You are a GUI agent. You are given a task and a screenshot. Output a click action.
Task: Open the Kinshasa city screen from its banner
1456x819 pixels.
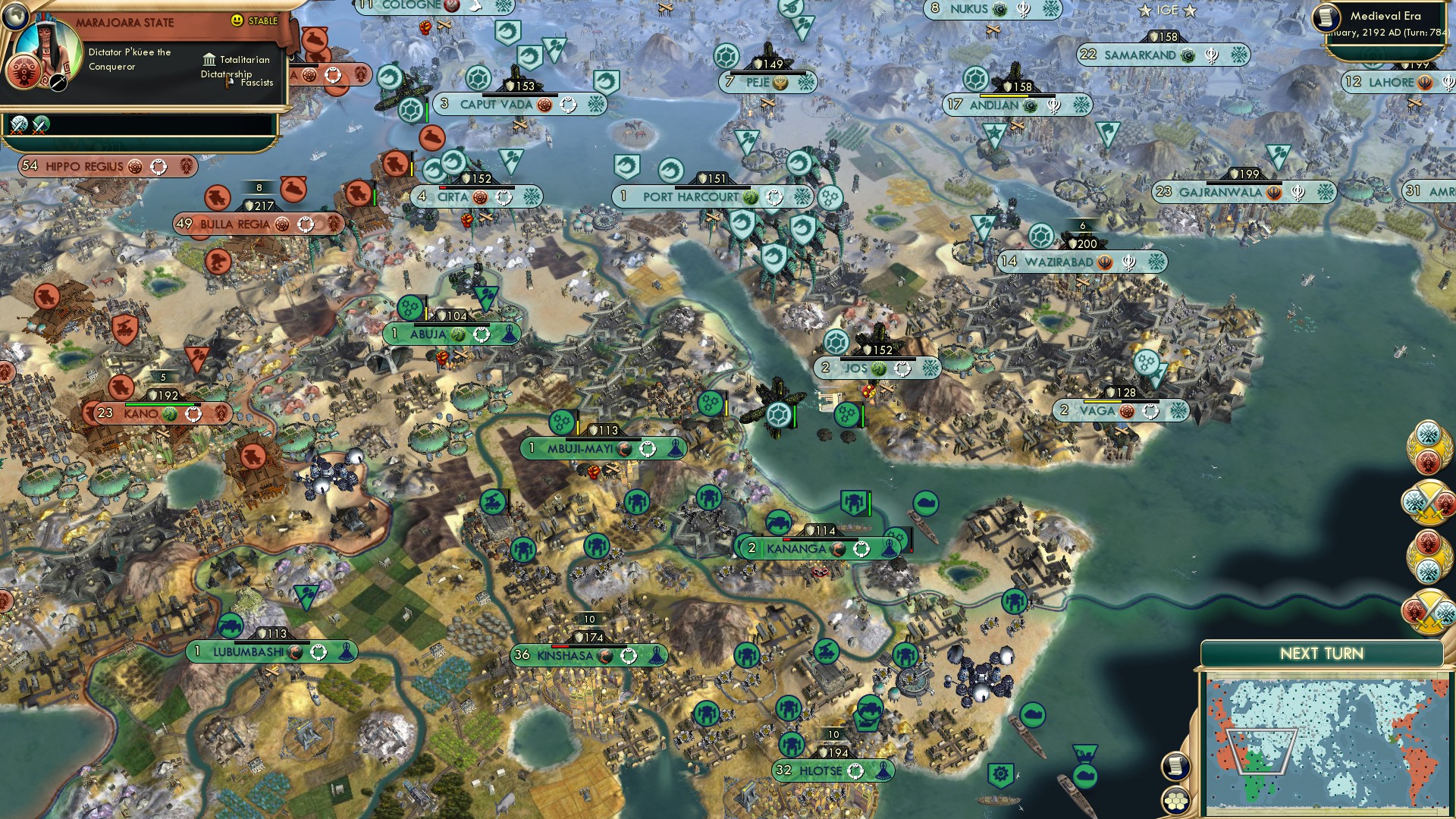pos(566,656)
